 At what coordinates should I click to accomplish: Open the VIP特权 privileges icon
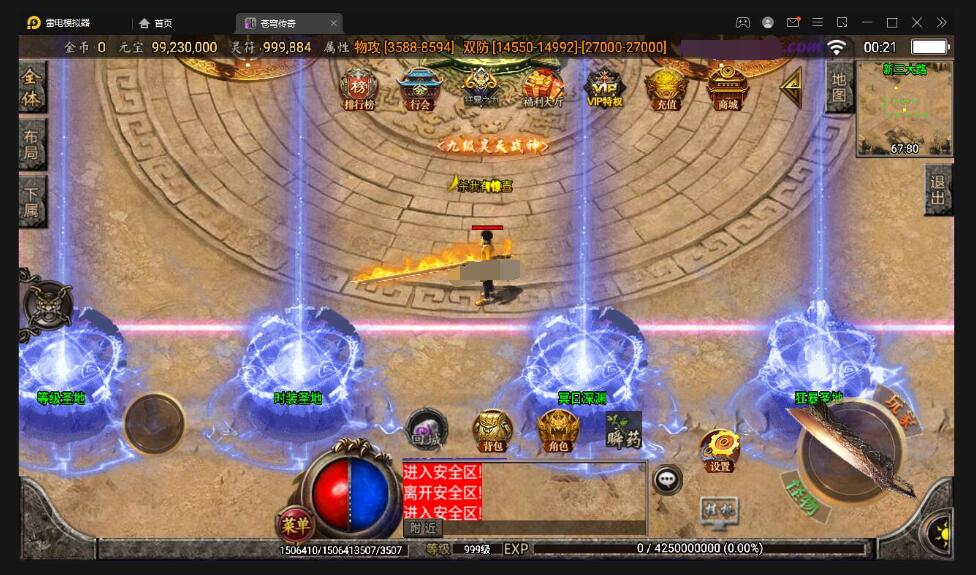click(x=604, y=87)
